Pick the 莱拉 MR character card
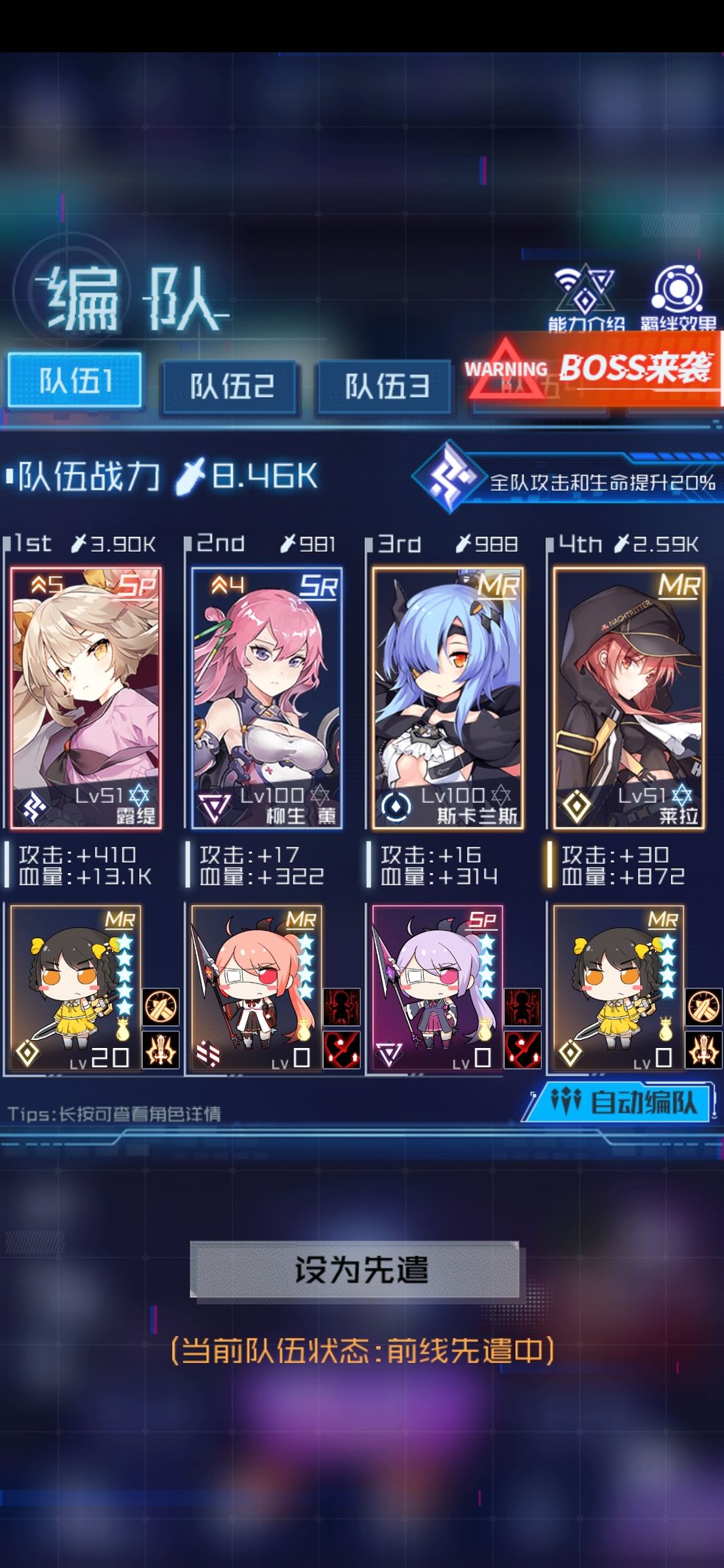Viewport: 724px width, 1568px height. click(x=628, y=697)
